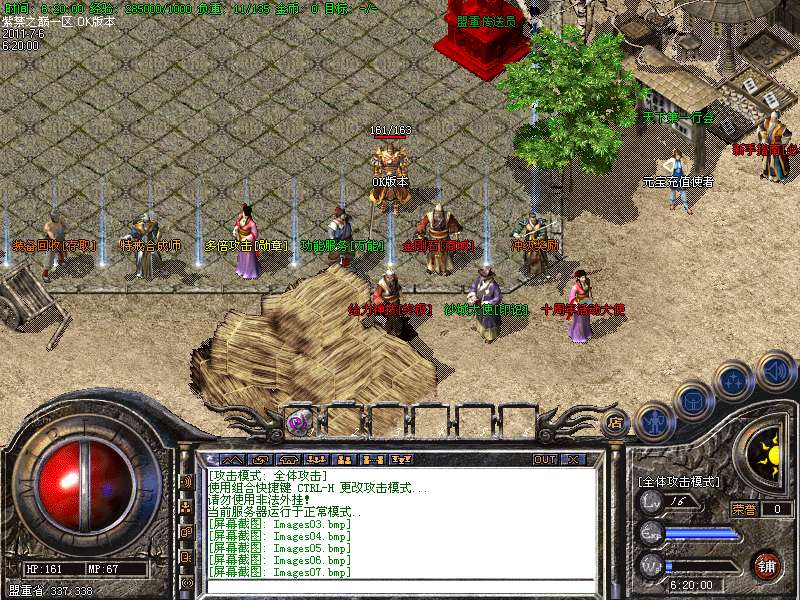Open the character status (figure) button

[x=656, y=420]
